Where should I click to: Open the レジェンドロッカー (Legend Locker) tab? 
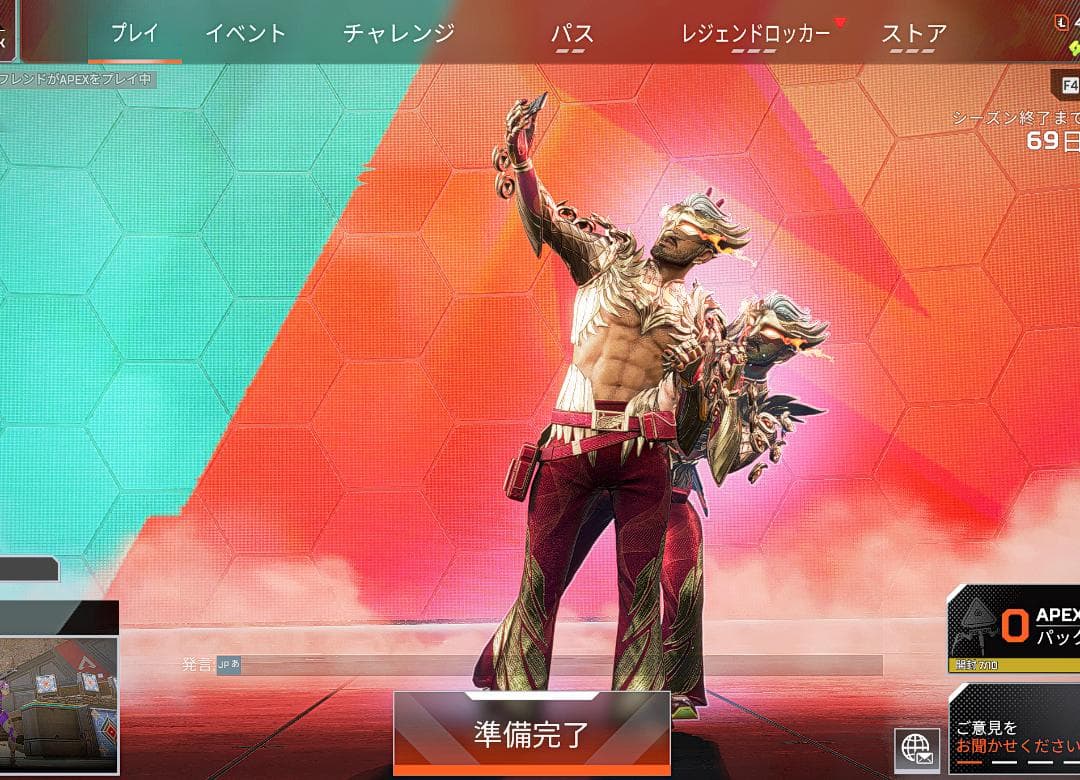click(x=755, y=34)
